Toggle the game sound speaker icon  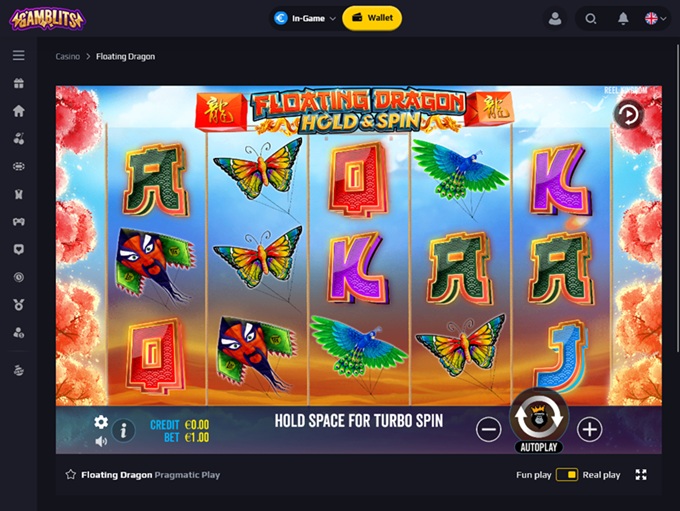(101, 441)
